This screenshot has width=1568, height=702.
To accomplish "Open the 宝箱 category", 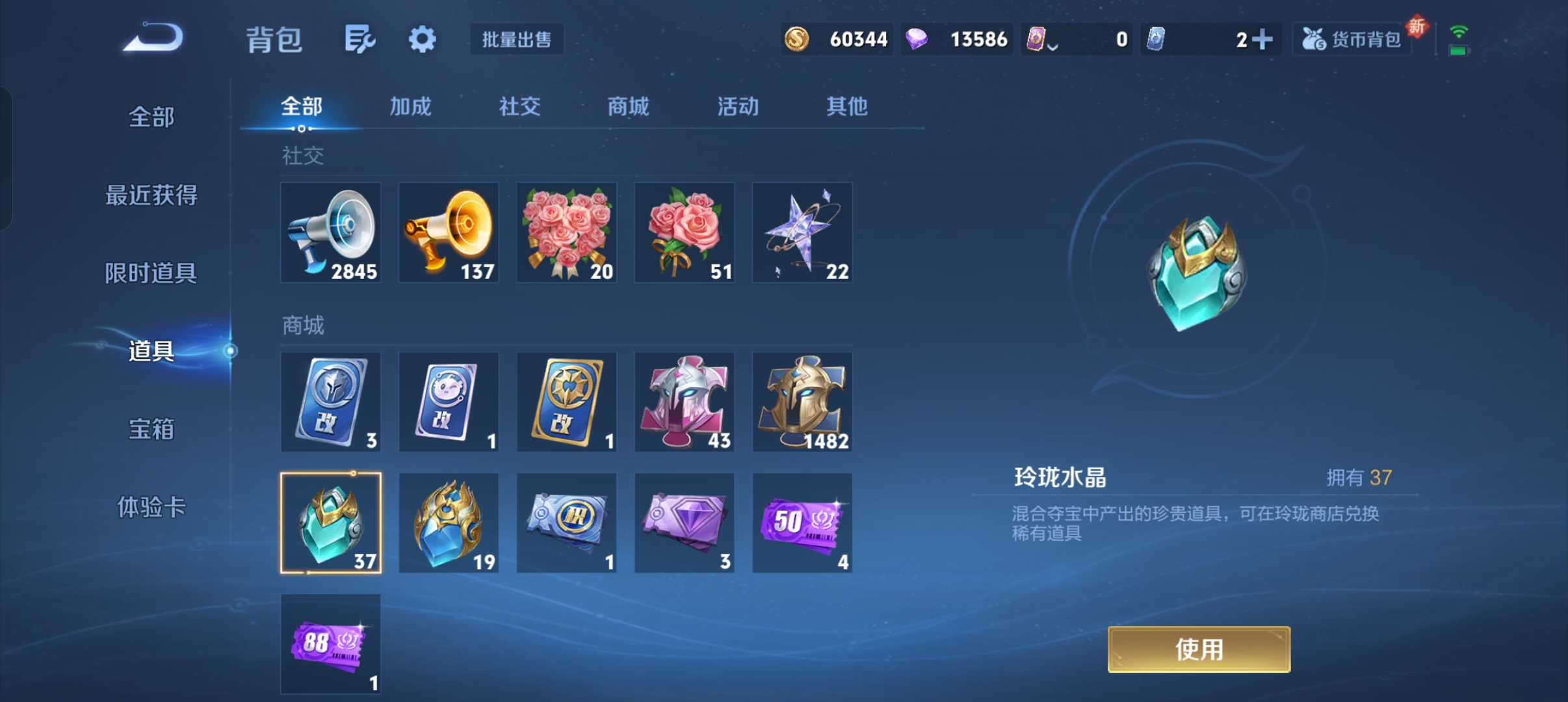I will (151, 429).
